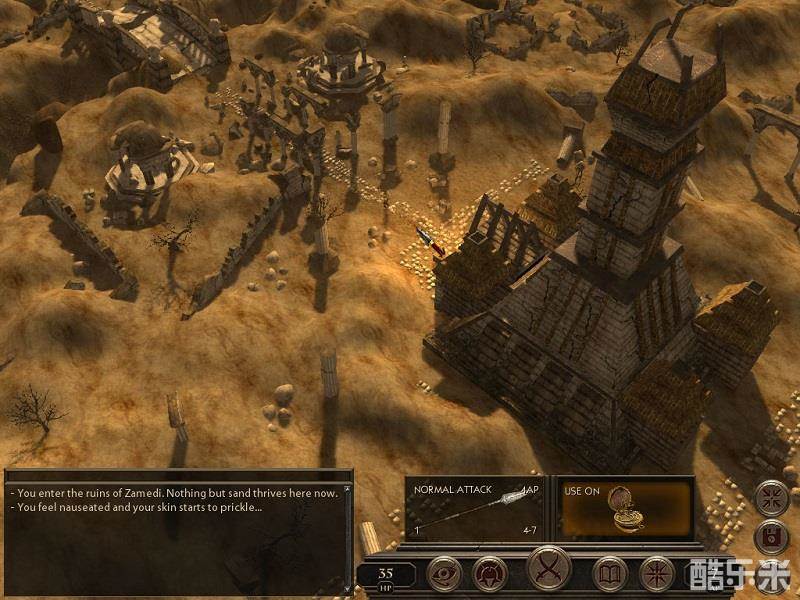Viewport: 800px width, 600px height.
Task: Click the Use On pocket watch item slot
Action: click(626, 509)
